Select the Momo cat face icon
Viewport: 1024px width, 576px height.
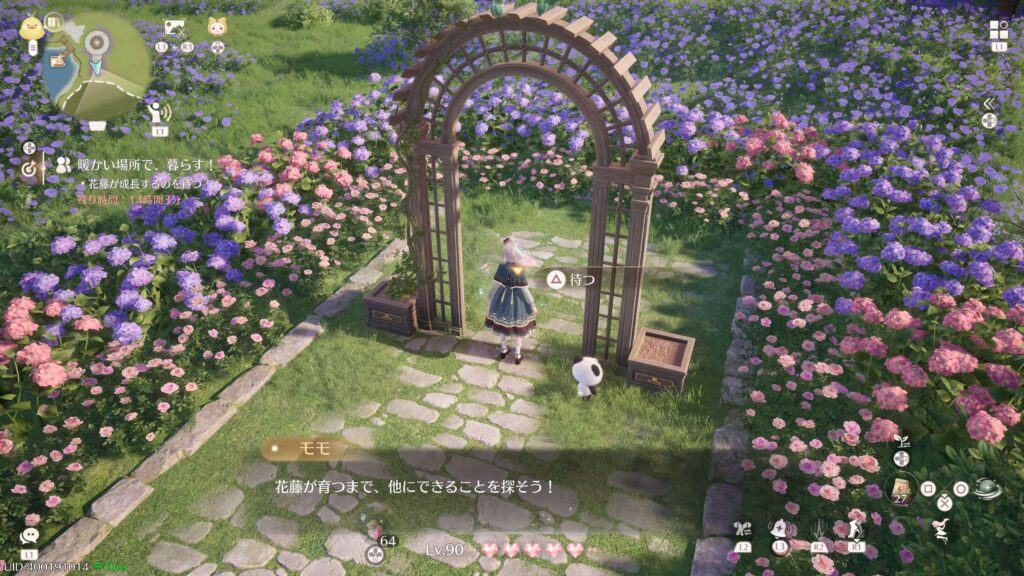[217, 27]
